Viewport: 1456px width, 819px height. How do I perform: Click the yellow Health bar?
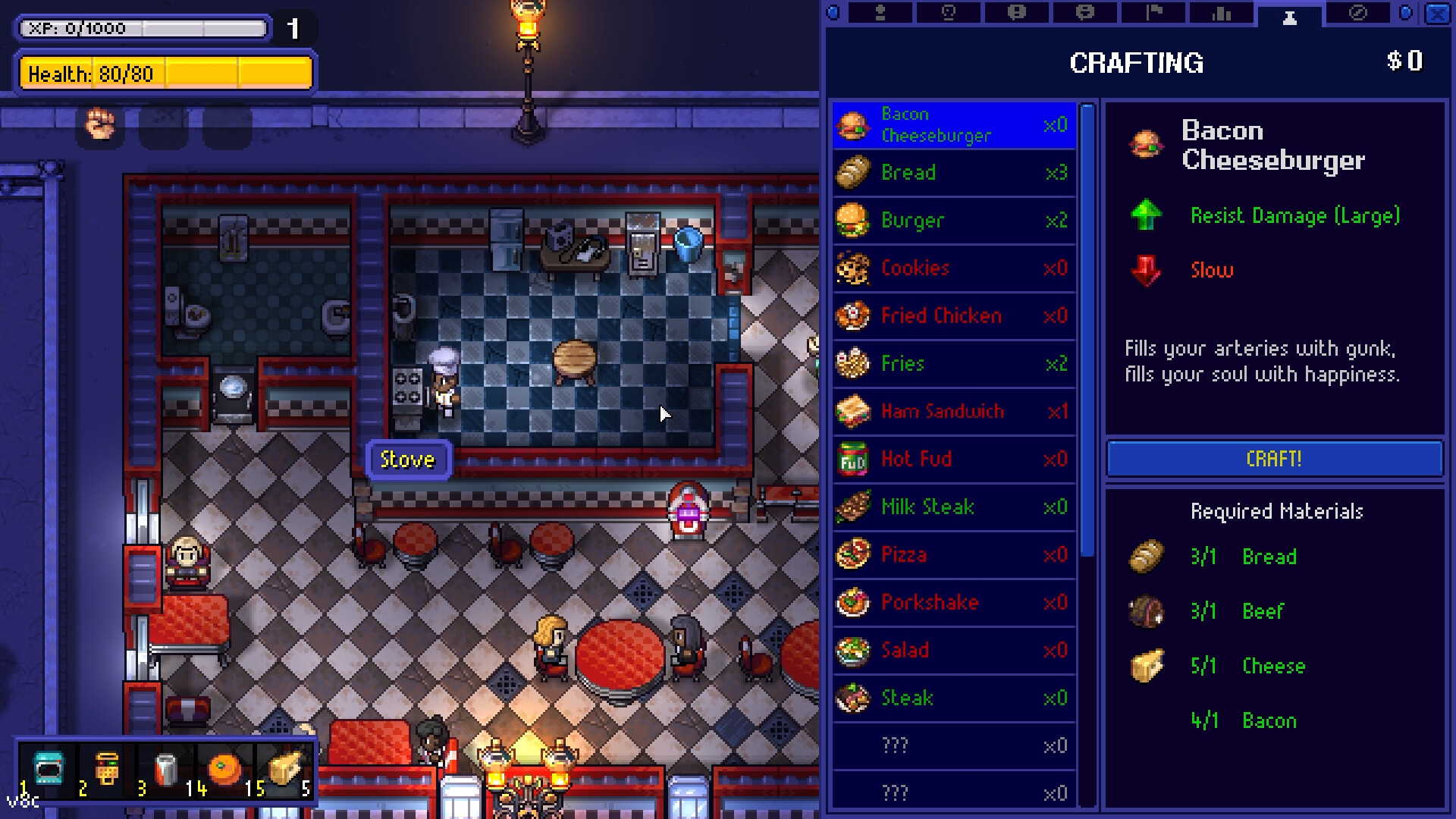[x=165, y=74]
